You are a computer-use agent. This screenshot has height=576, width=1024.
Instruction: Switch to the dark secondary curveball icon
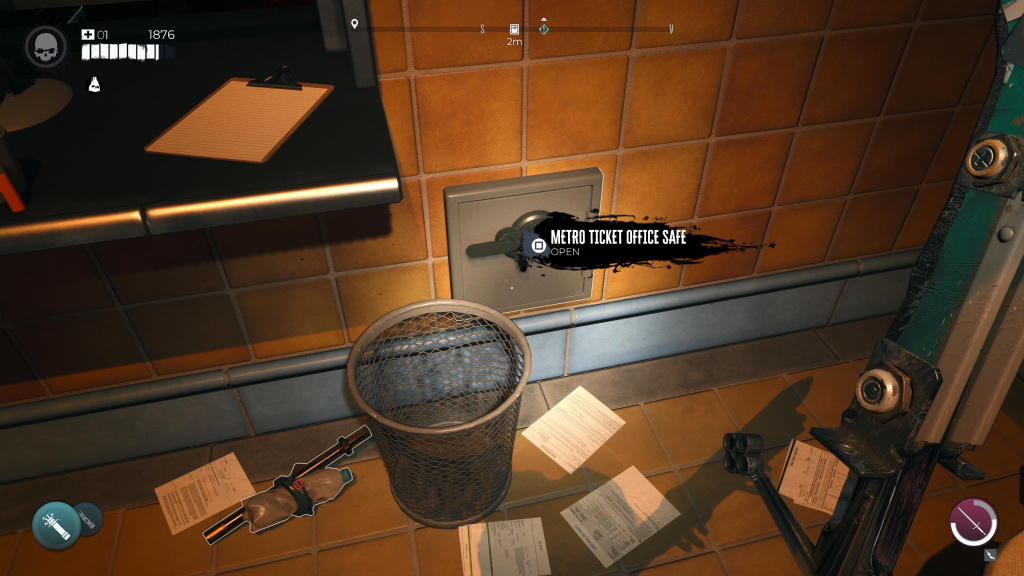click(89, 517)
